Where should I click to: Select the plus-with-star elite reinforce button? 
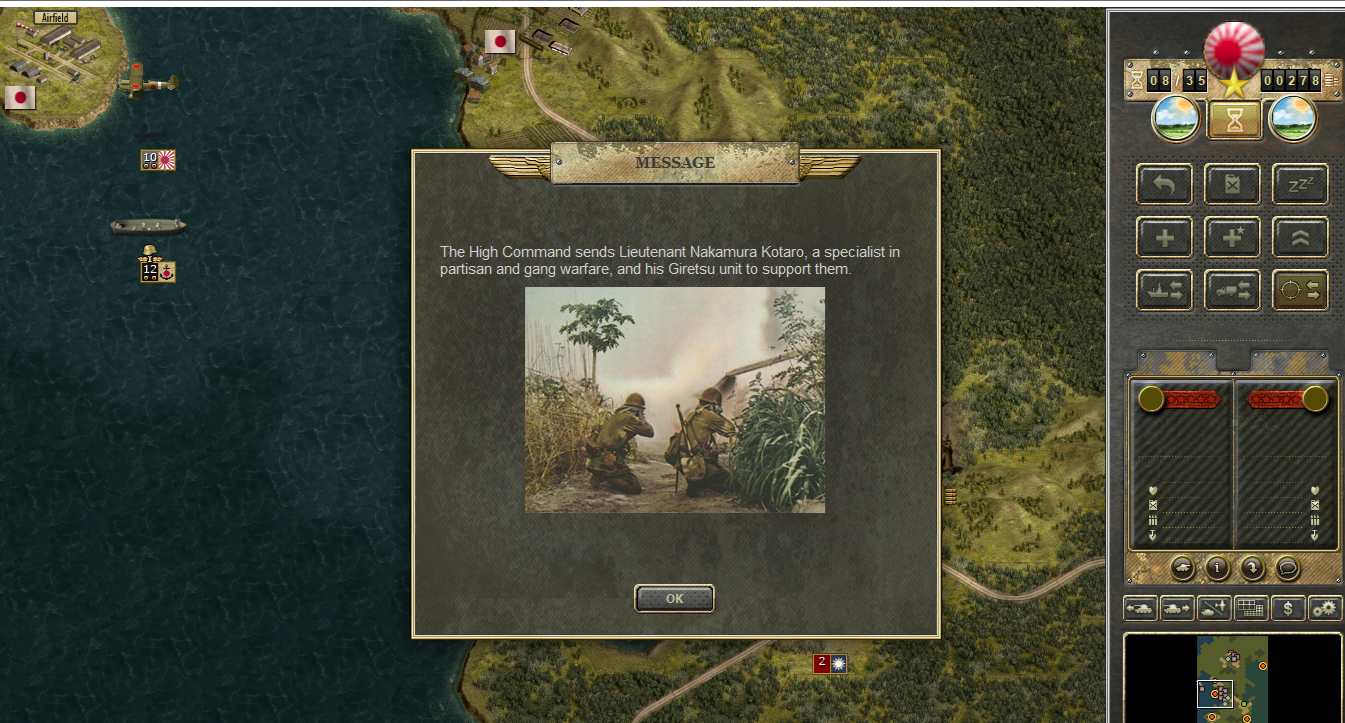point(1232,237)
